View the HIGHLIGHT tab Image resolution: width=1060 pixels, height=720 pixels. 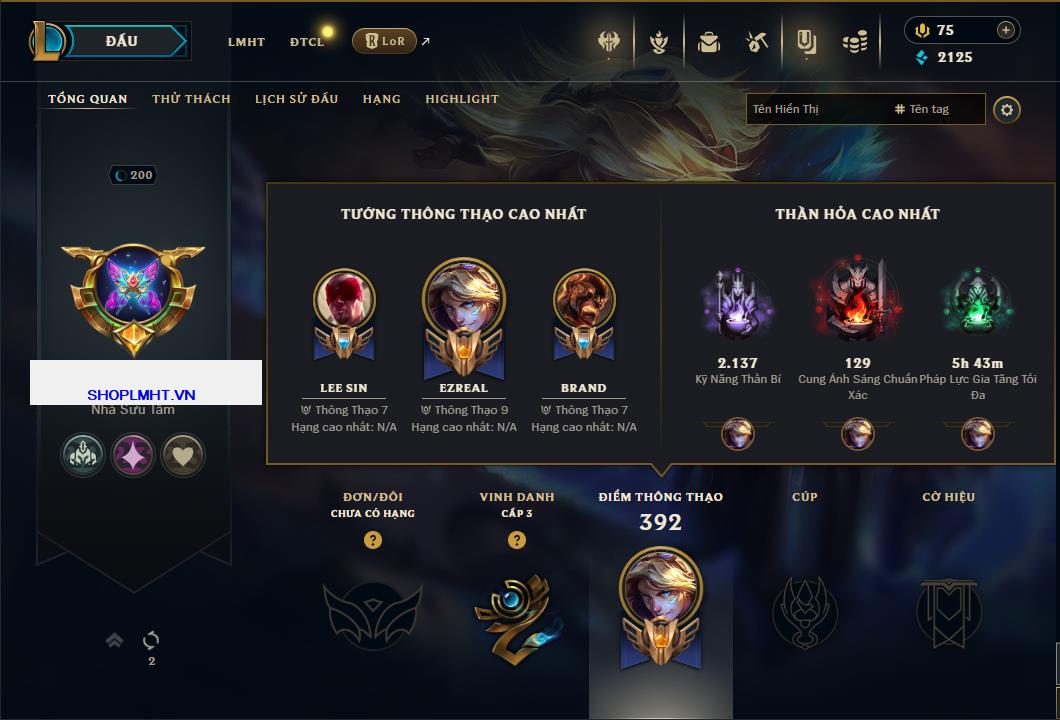(x=461, y=99)
